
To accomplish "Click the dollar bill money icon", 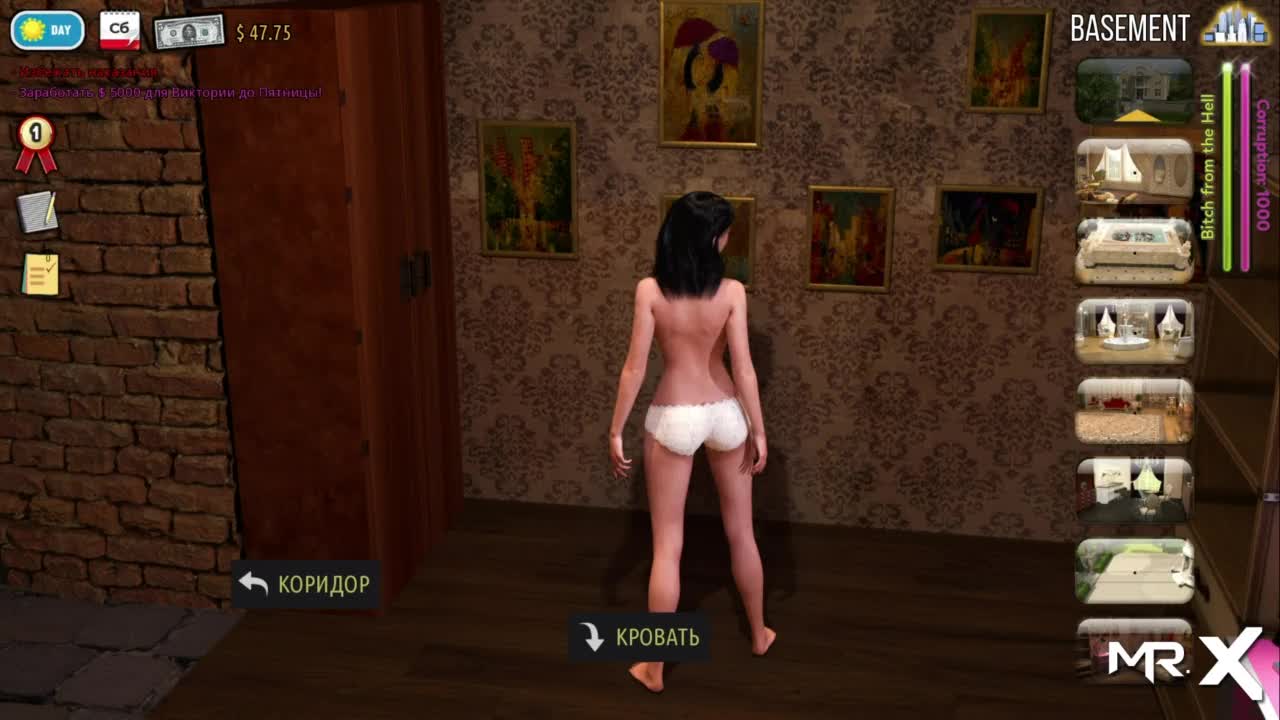I will click(x=188, y=32).
